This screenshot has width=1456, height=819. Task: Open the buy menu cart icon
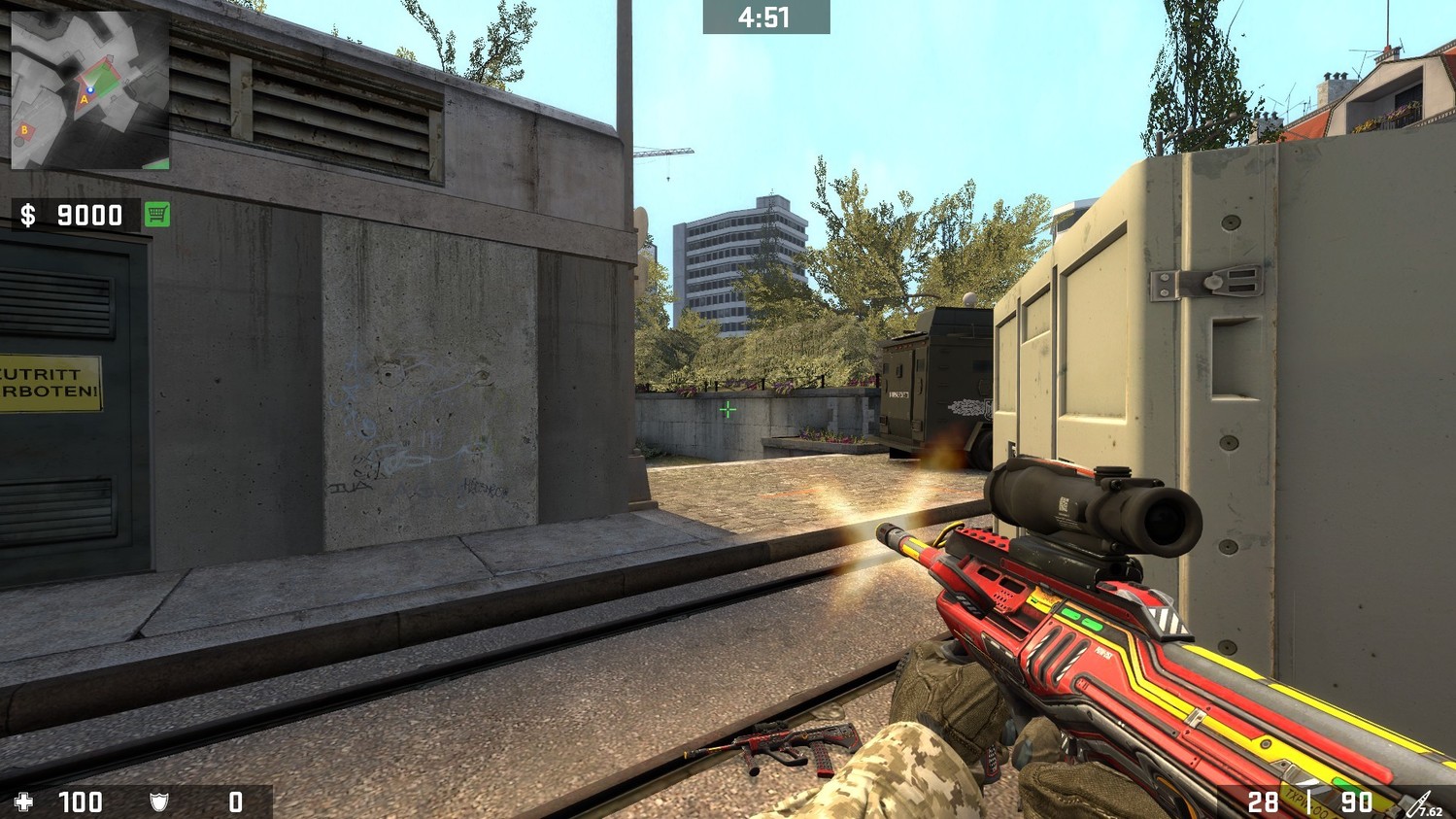(156, 214)
